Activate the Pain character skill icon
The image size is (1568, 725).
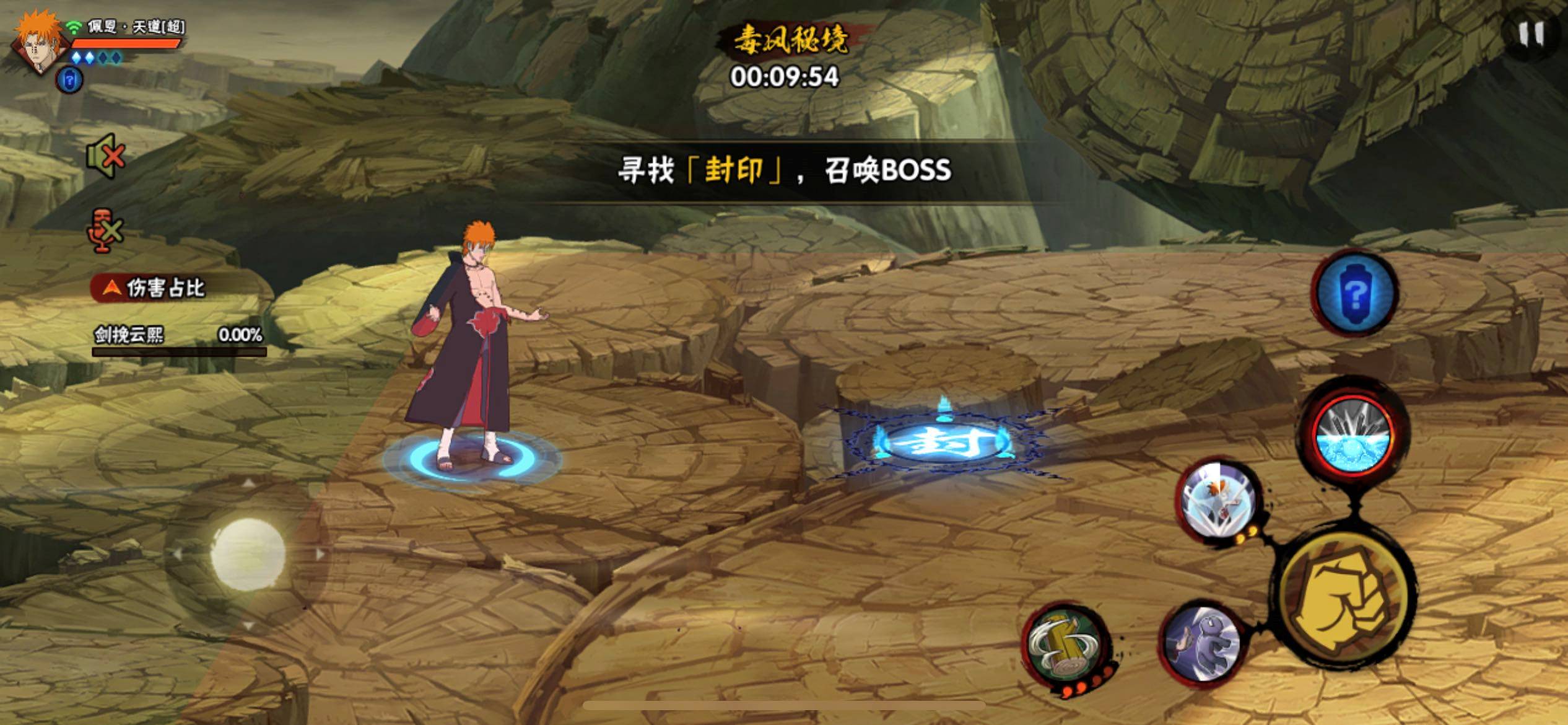[x=1217, y=502]
